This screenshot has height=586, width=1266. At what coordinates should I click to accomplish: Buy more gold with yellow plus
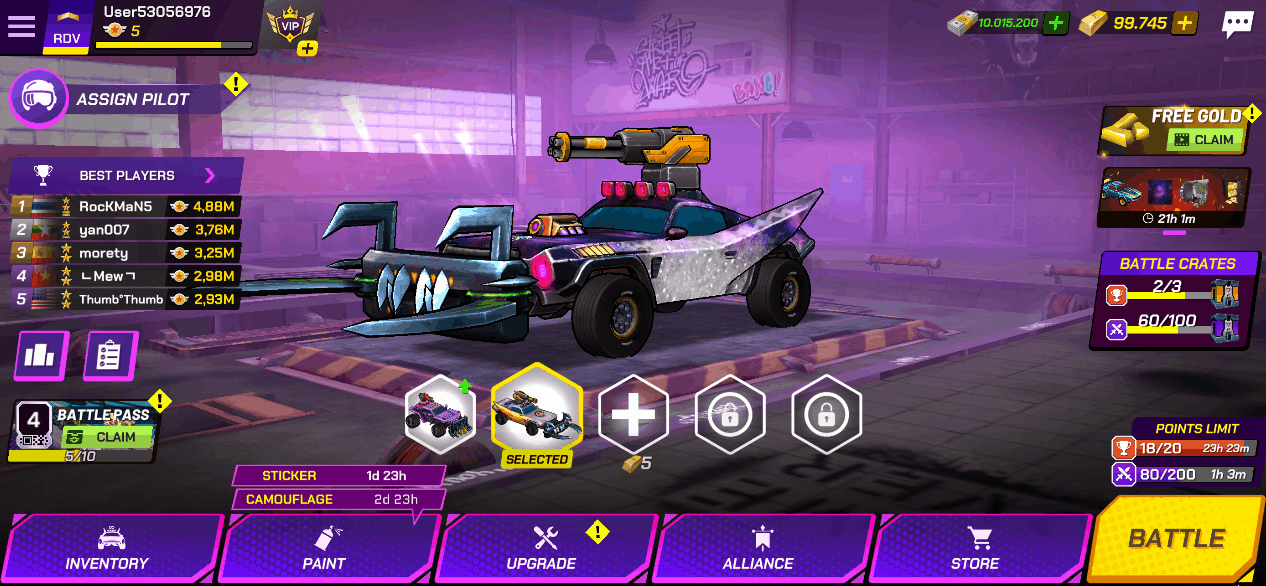pyautogui.click(x=1184, y=23)
